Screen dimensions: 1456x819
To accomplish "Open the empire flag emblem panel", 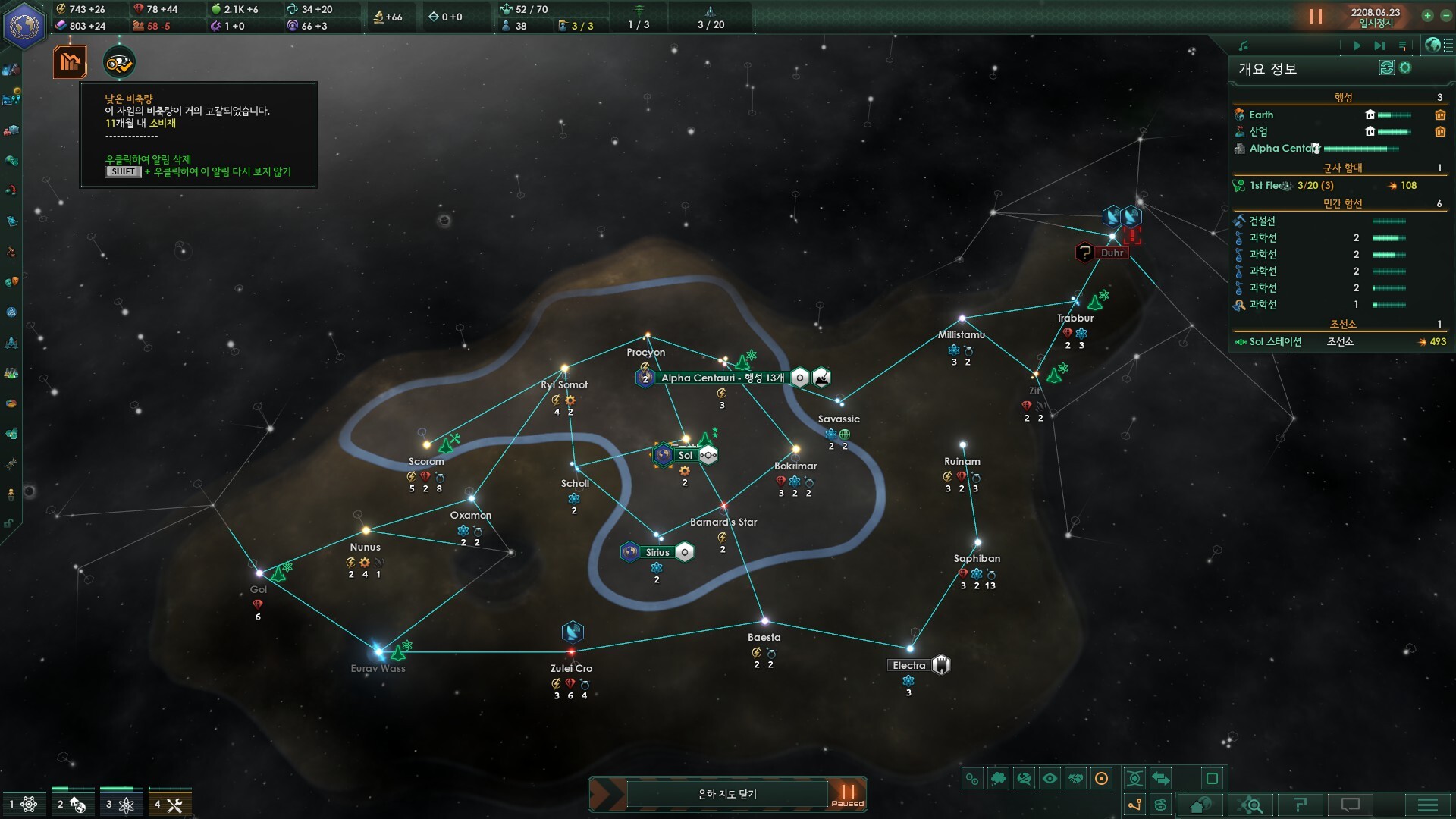I will pos(25,25).
